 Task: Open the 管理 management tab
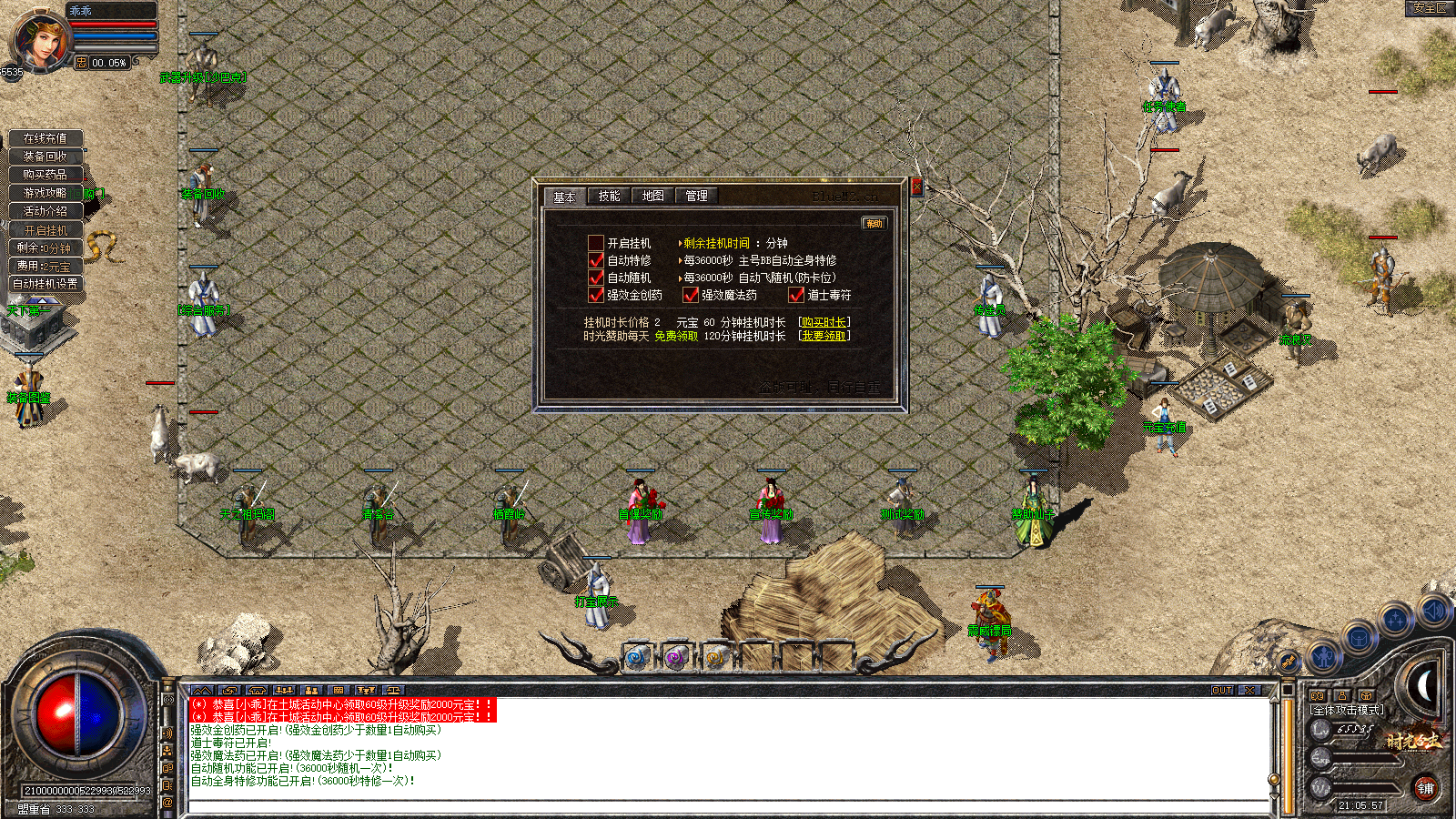(696, 196)
